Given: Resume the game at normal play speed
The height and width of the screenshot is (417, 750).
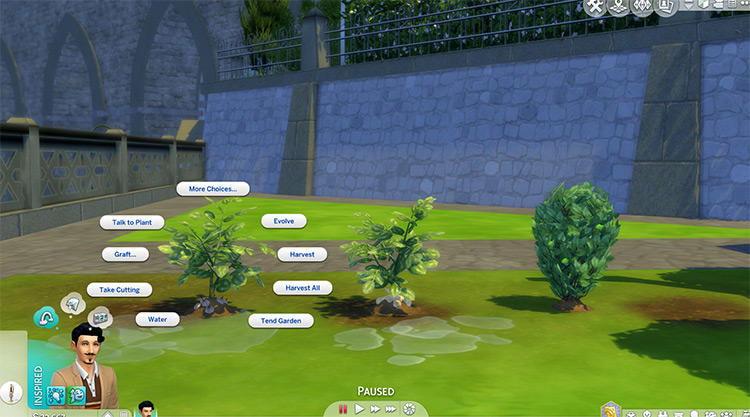Looking at the screenshot, I should [x=359, y=409].
